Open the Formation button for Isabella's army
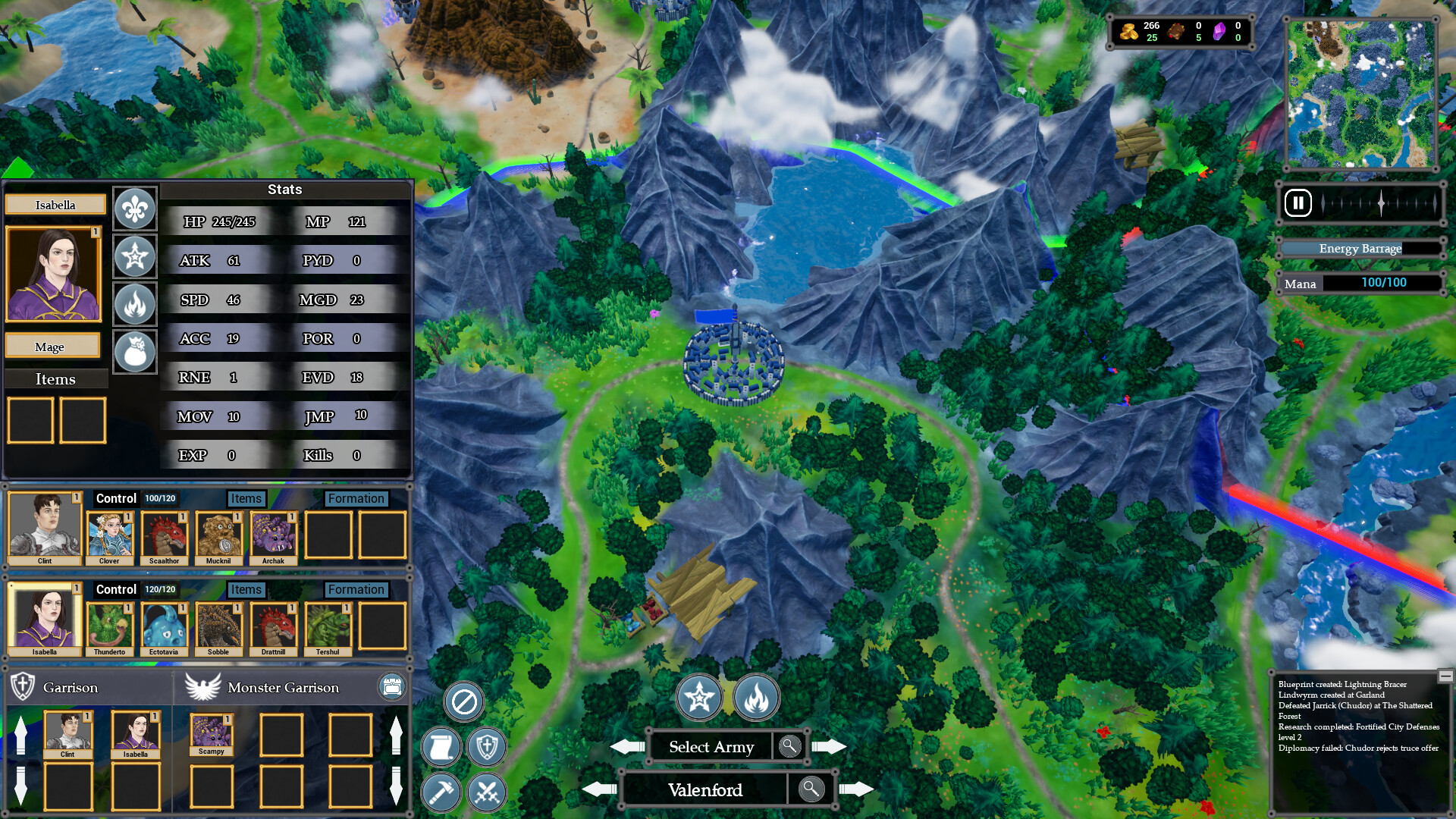The width and height of the screenshot is (1456, 819). click(356, 589)
